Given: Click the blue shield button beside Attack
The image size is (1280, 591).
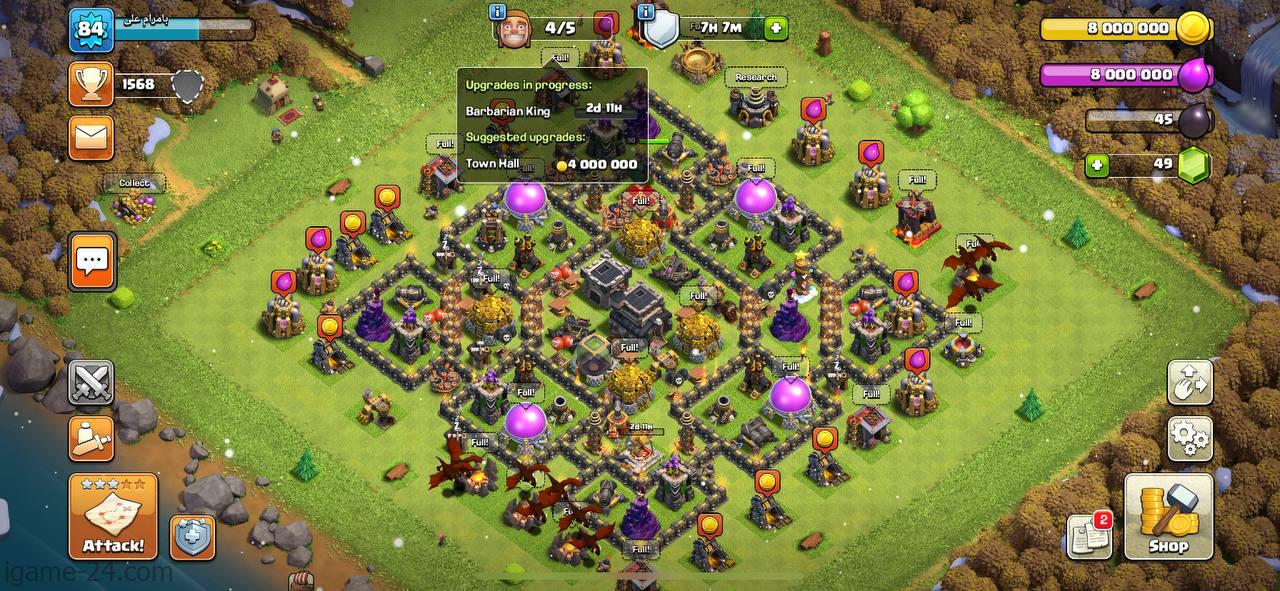Looking at the screenshot, I should [x=192, y=537].
